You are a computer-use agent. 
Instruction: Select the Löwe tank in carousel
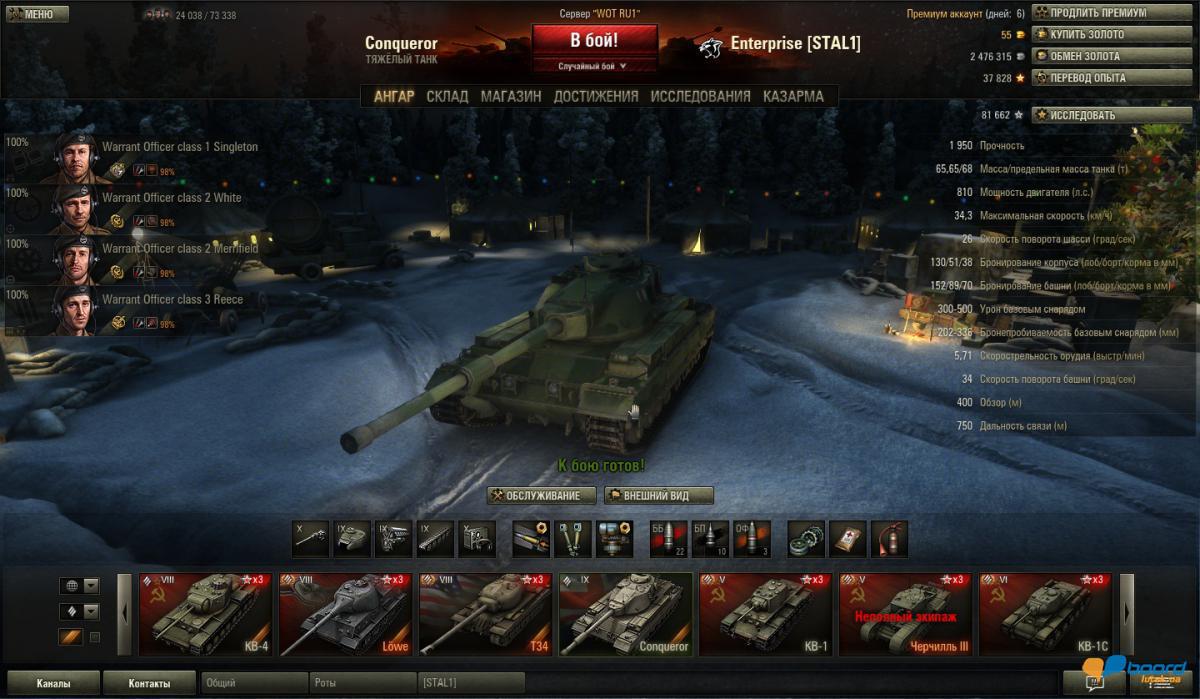point(344,613)
